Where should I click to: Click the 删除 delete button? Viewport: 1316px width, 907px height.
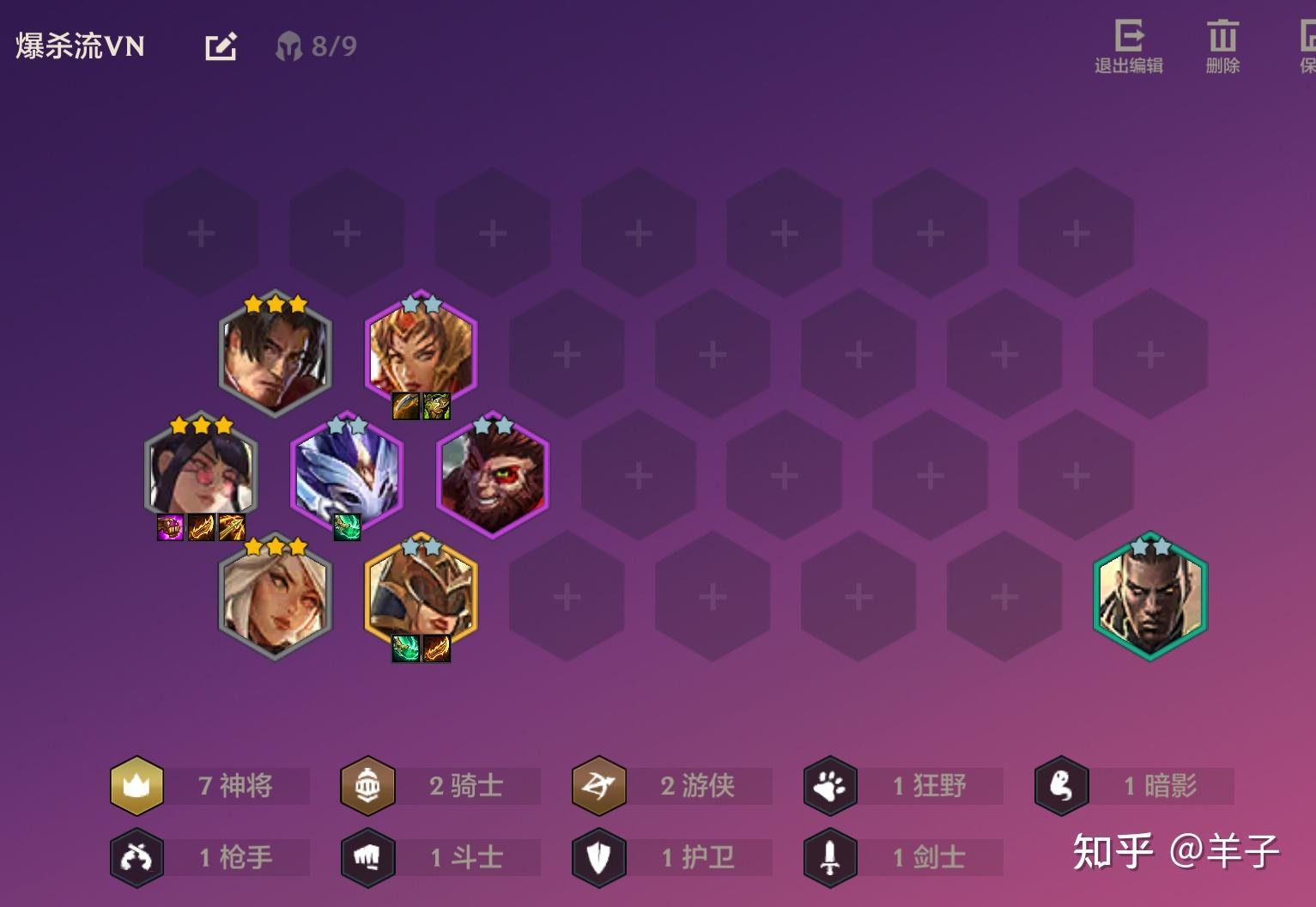tap(1222, 43)
